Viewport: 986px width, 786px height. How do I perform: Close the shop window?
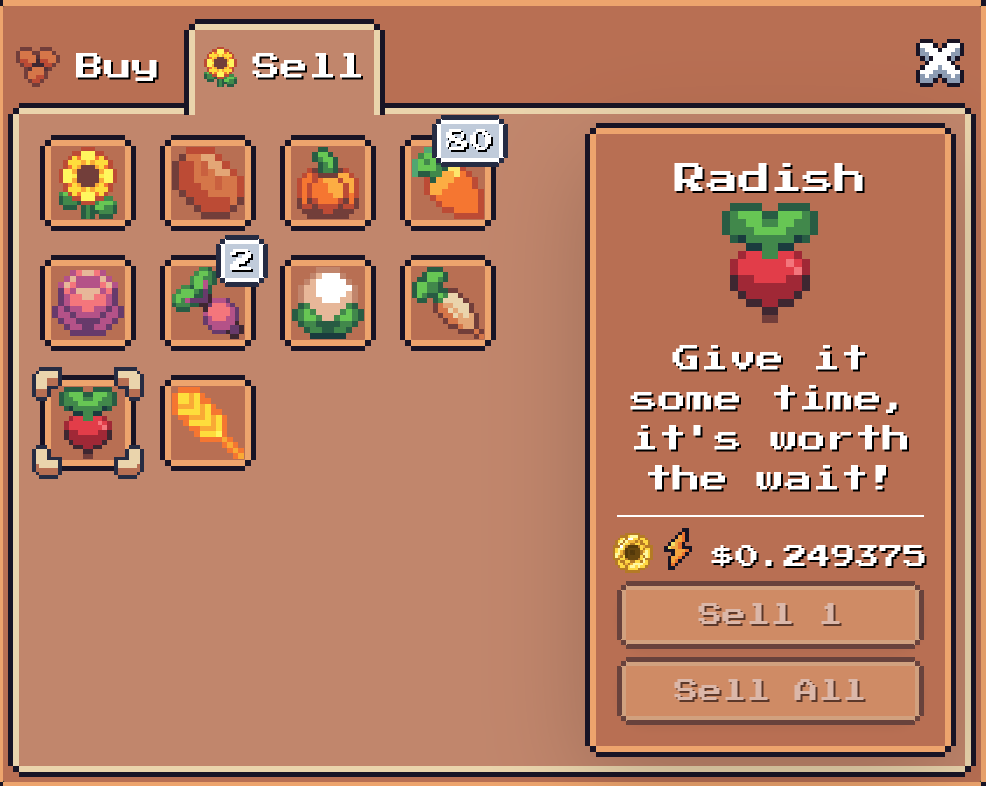939,63
